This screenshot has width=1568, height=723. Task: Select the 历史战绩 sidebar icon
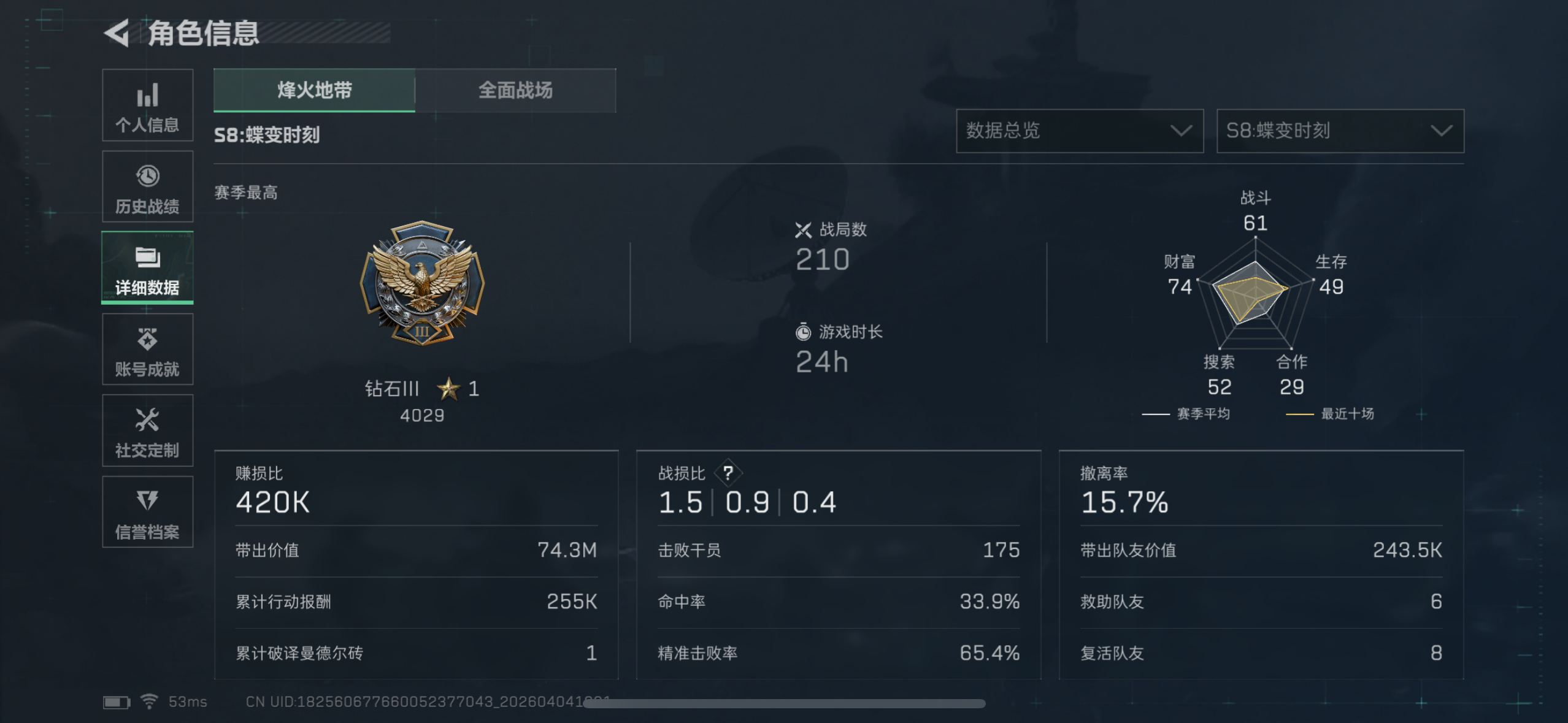[x=147, y=186]
